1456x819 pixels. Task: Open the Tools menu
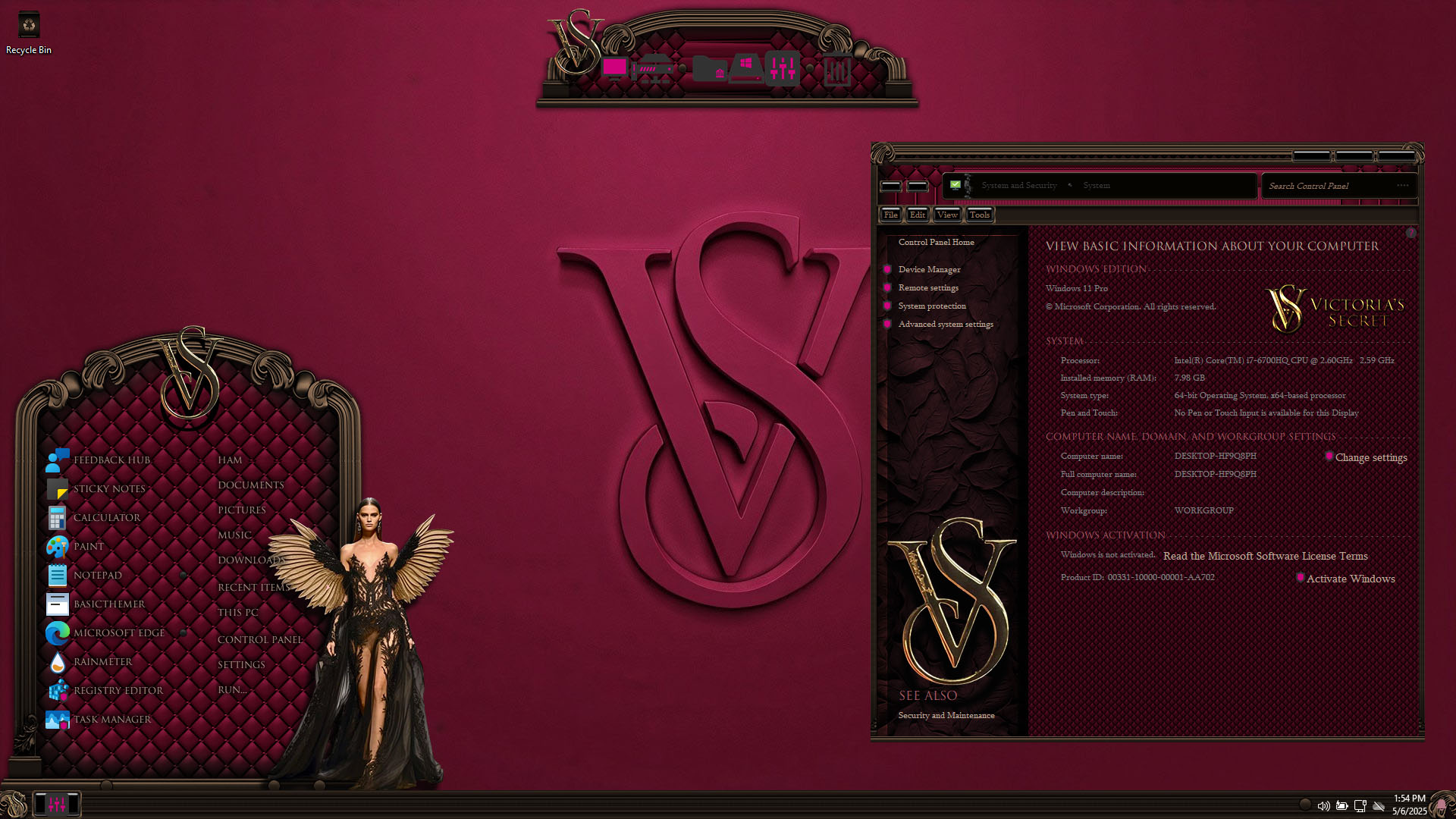[x=979, y=215]
